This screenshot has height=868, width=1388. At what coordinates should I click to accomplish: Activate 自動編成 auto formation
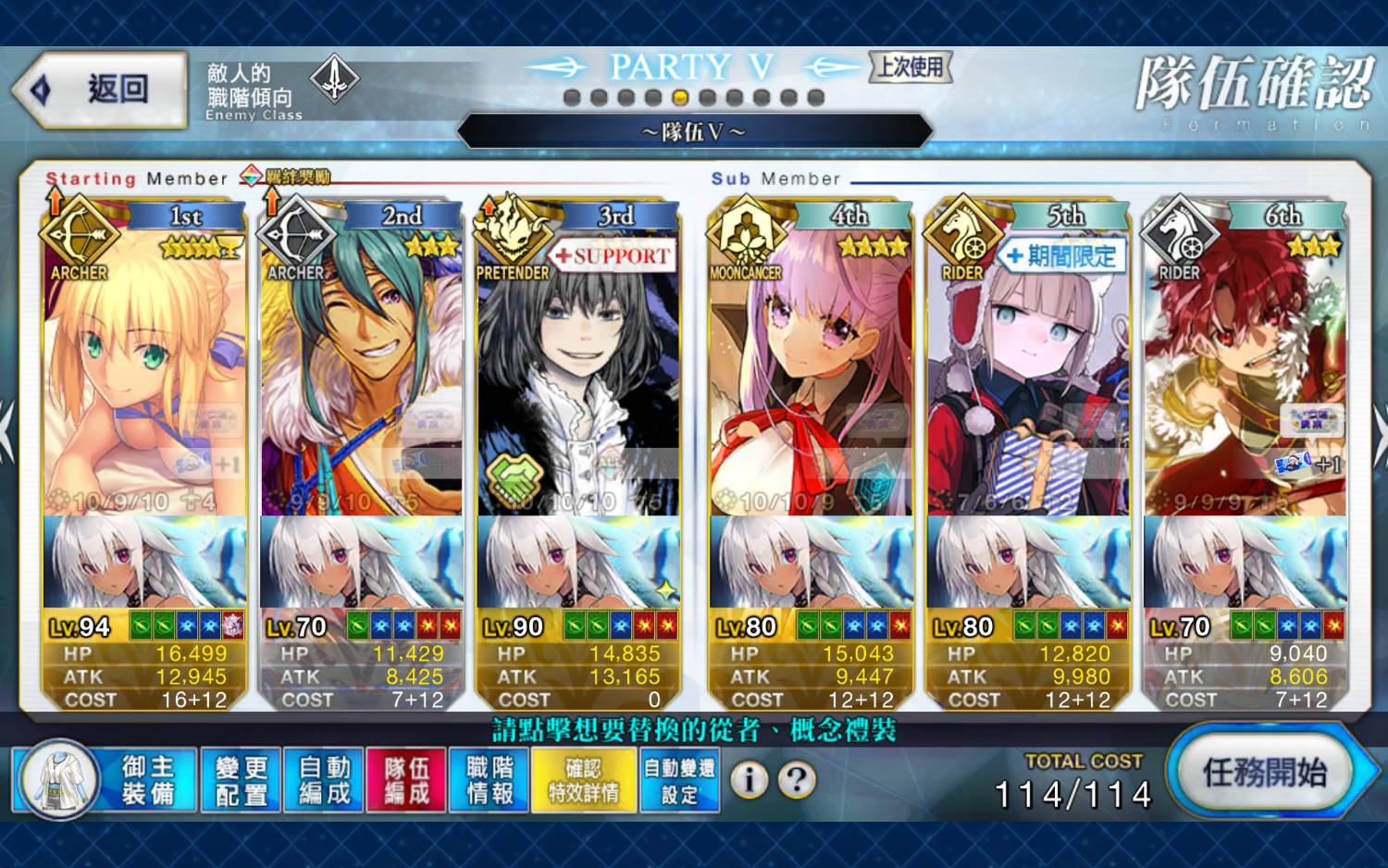pos(324,780)
